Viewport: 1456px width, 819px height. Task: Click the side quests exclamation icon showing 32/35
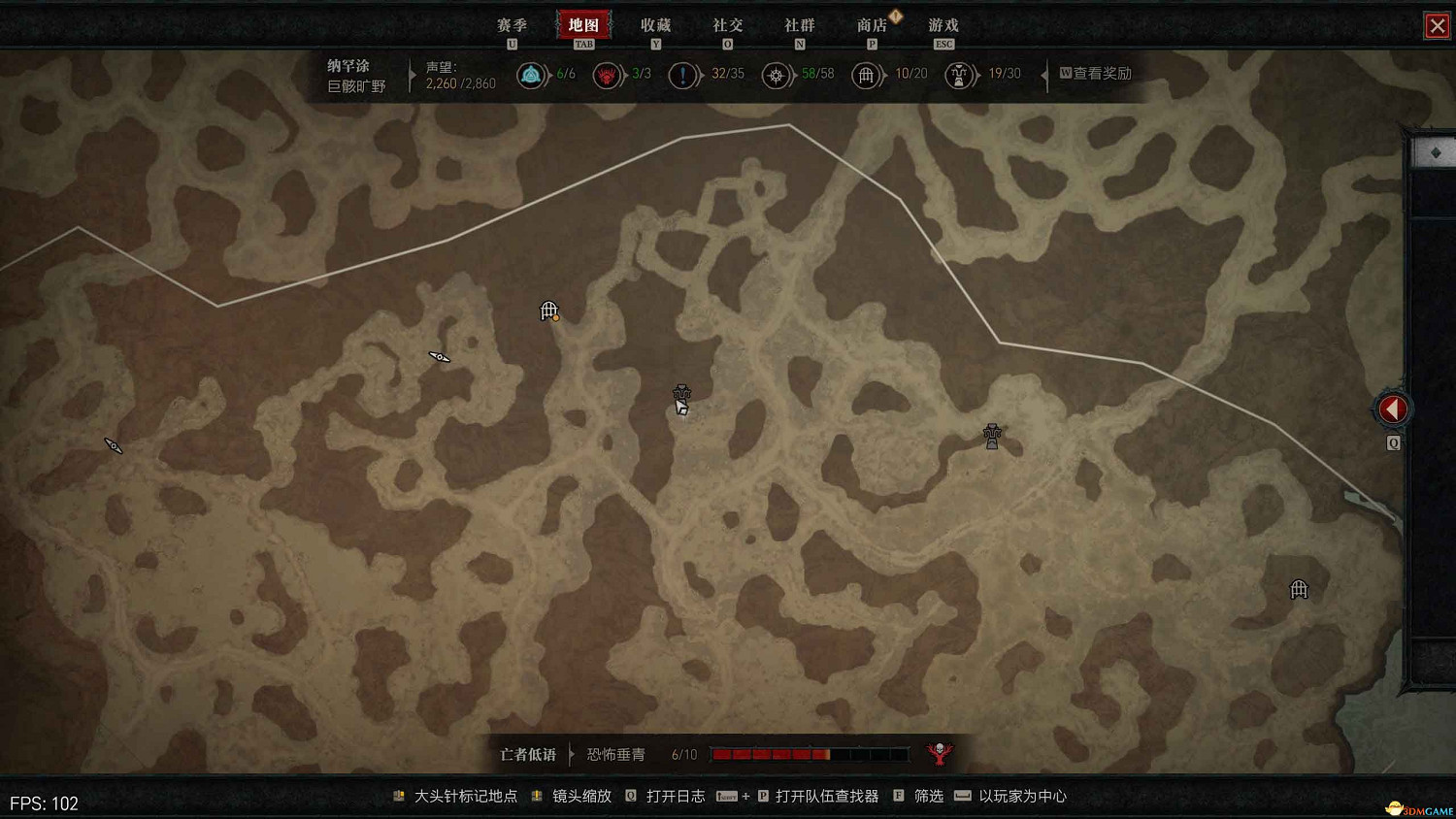pyautogui.click(x=684, y=74)
